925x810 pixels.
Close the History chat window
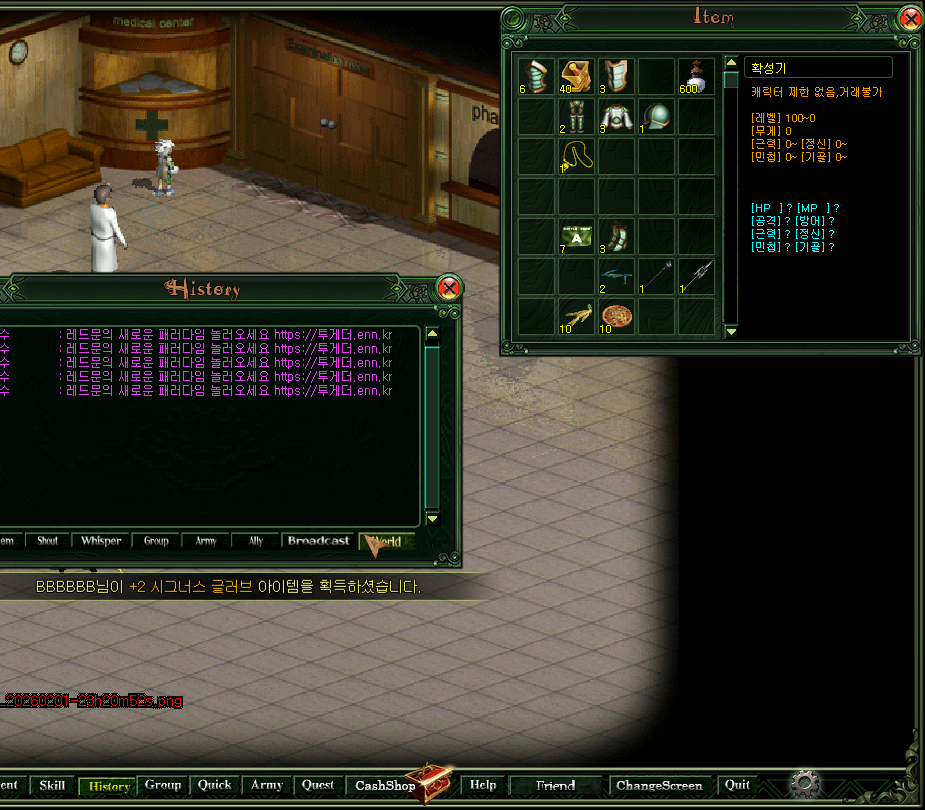click(x=450, y=290)
